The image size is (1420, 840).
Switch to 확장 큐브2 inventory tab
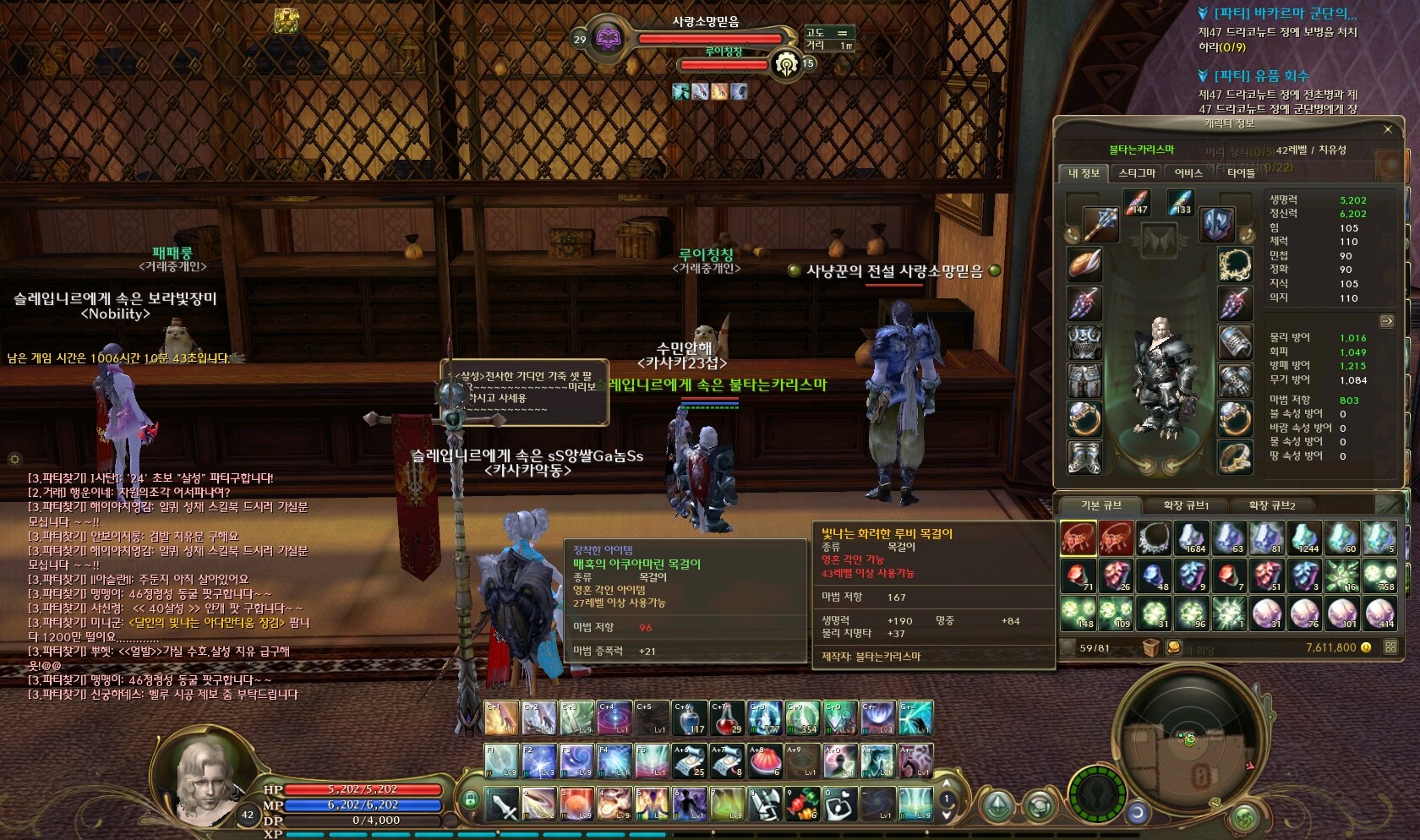tap(1271, 505)
